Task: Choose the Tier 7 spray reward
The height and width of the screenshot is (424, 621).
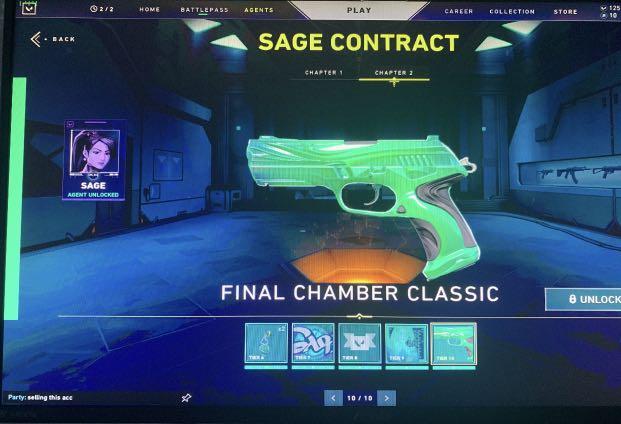Action: (312, 343)
